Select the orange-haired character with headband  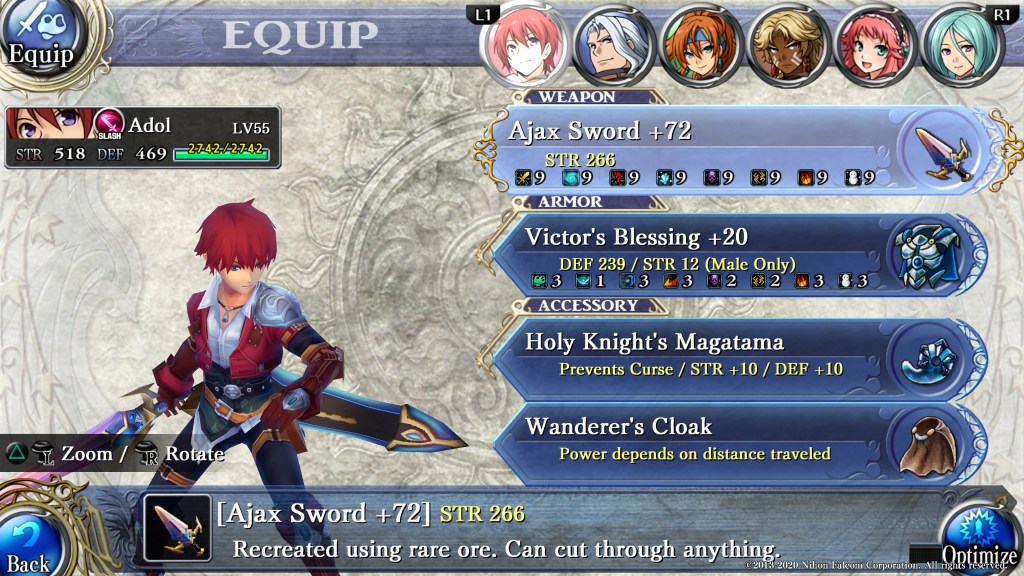pyautogui.click(x=699, y=45)
